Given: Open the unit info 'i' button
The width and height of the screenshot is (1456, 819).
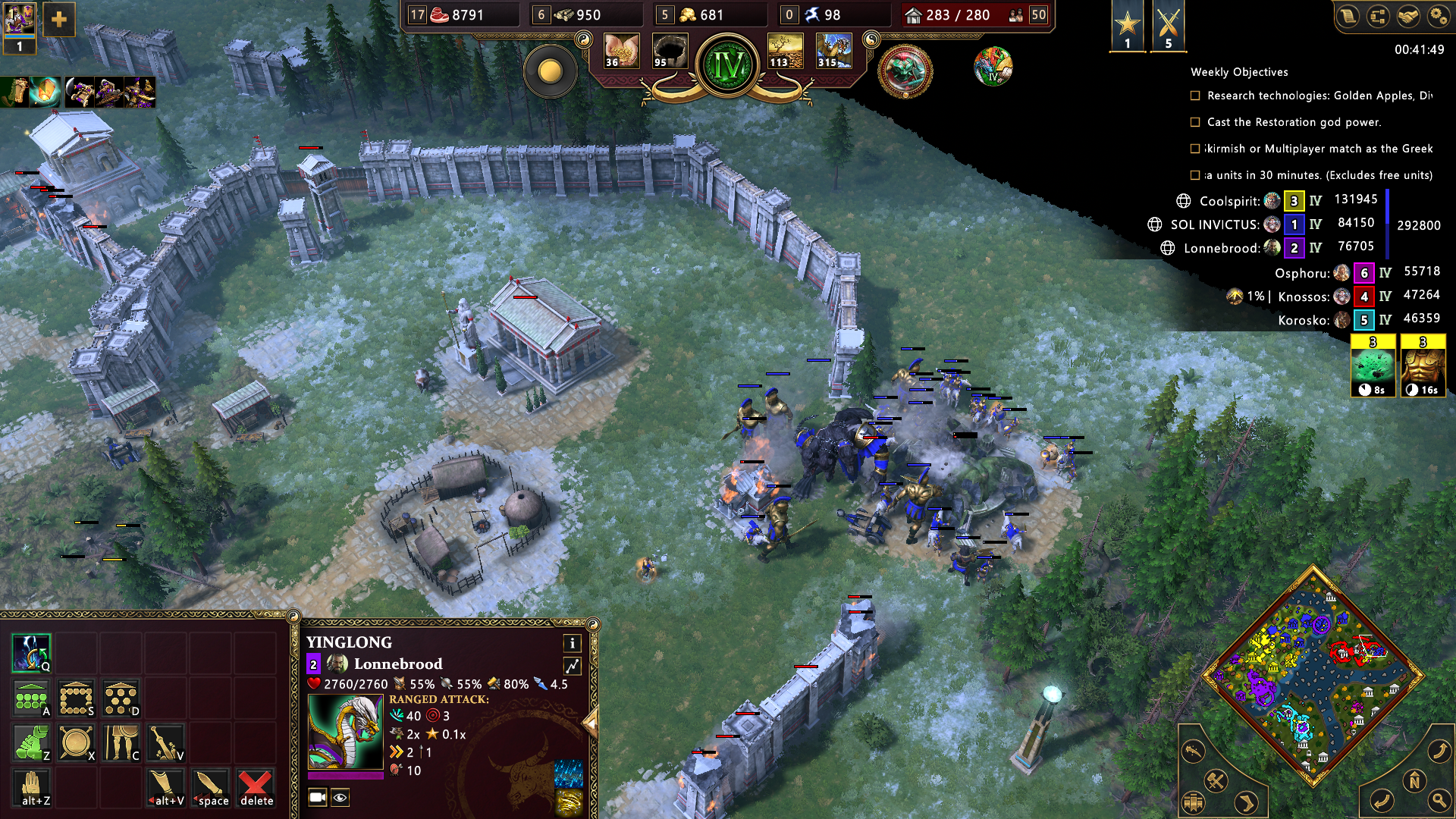Looking at the screenshot, I should coord(572,643).
